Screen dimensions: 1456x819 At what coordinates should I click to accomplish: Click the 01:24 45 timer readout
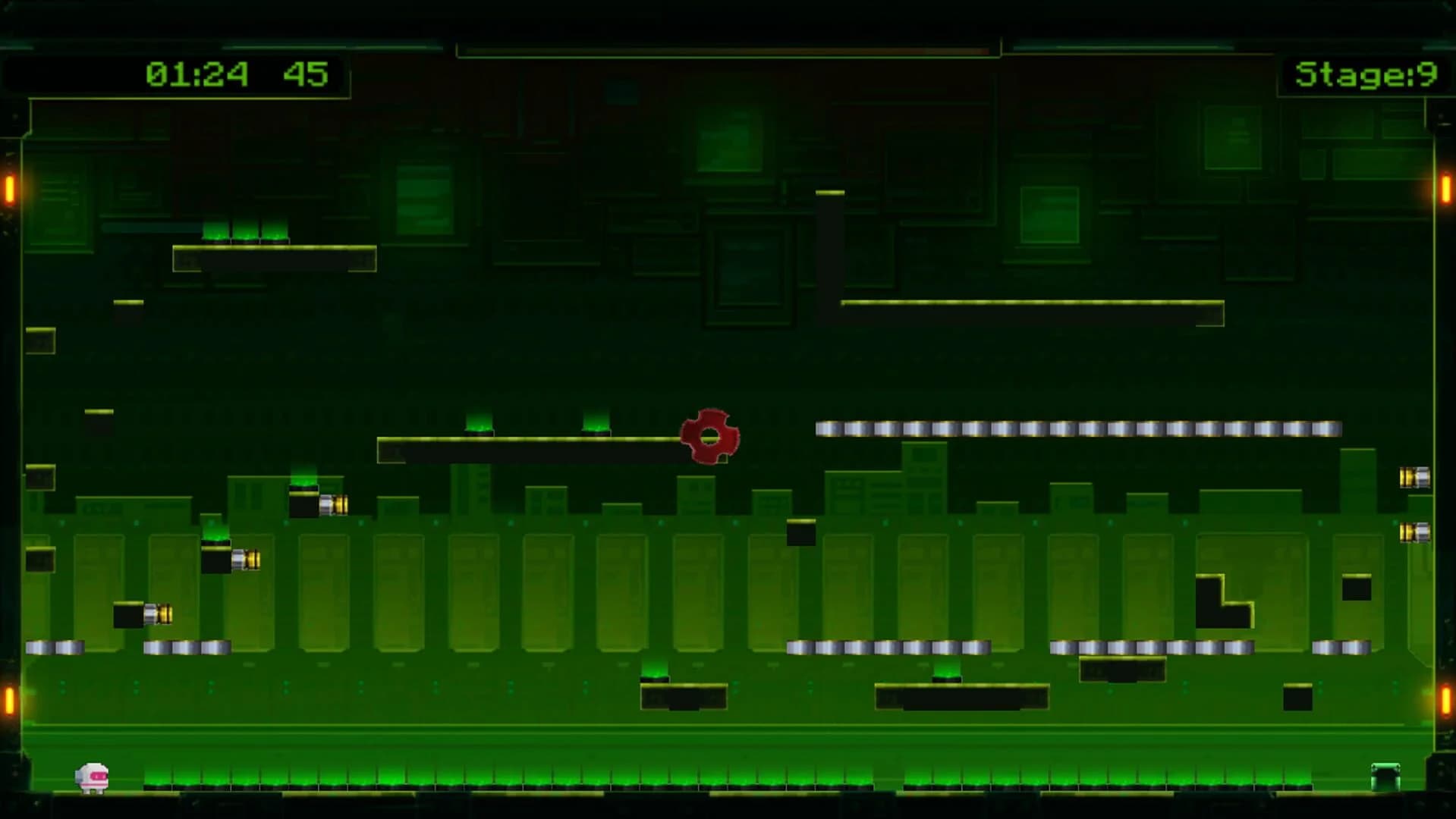pos(235,74)
